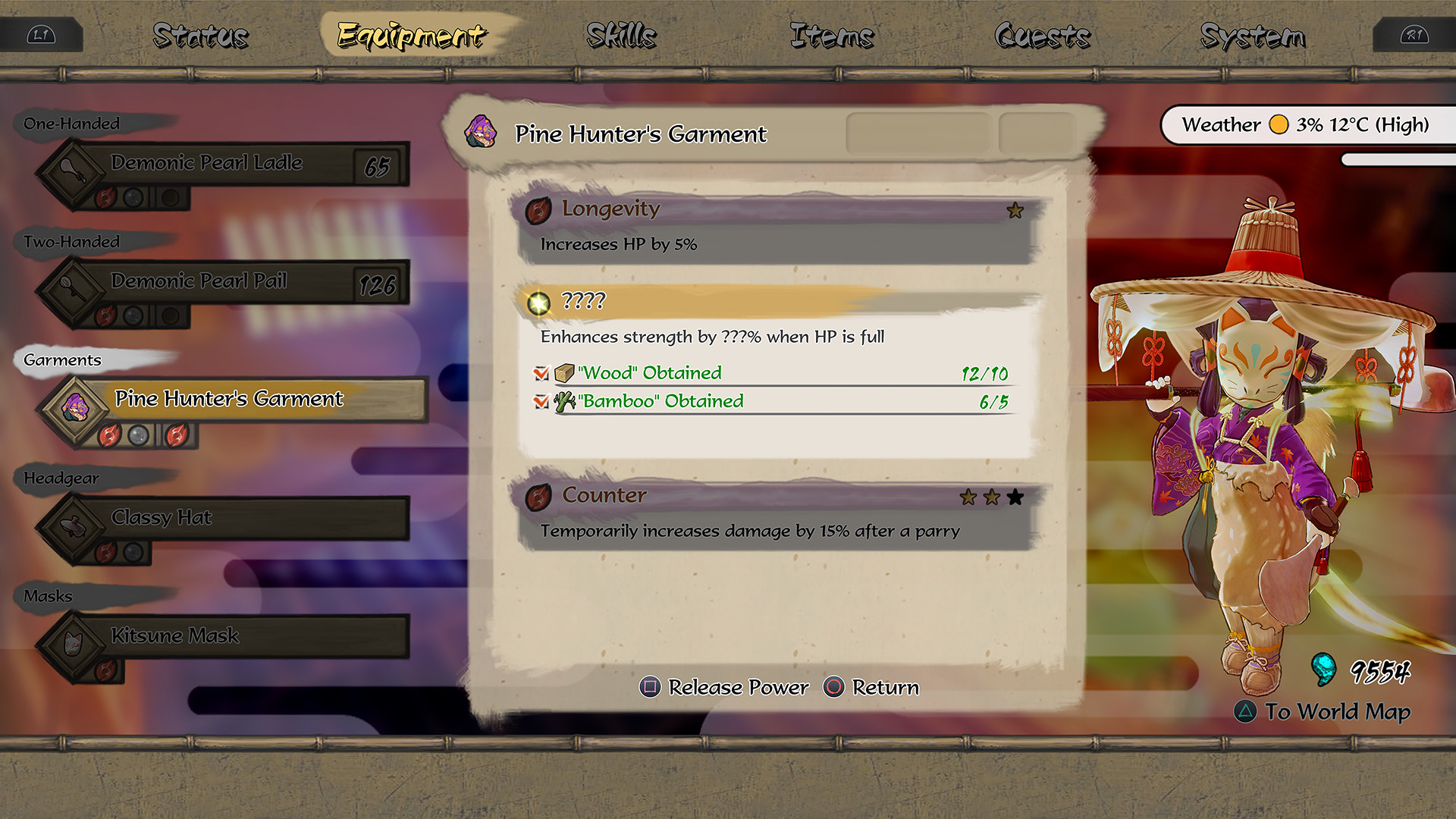Click the golden star icon beside ????
Screen dimensions: 1456x819
[538, 301]
